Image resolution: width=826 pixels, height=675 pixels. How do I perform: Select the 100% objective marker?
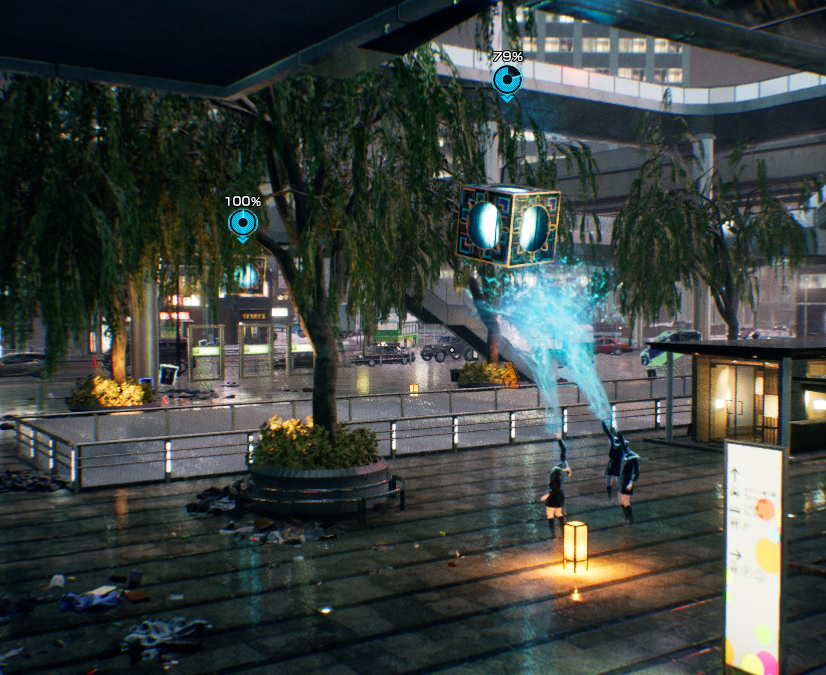tap(242, 222)
